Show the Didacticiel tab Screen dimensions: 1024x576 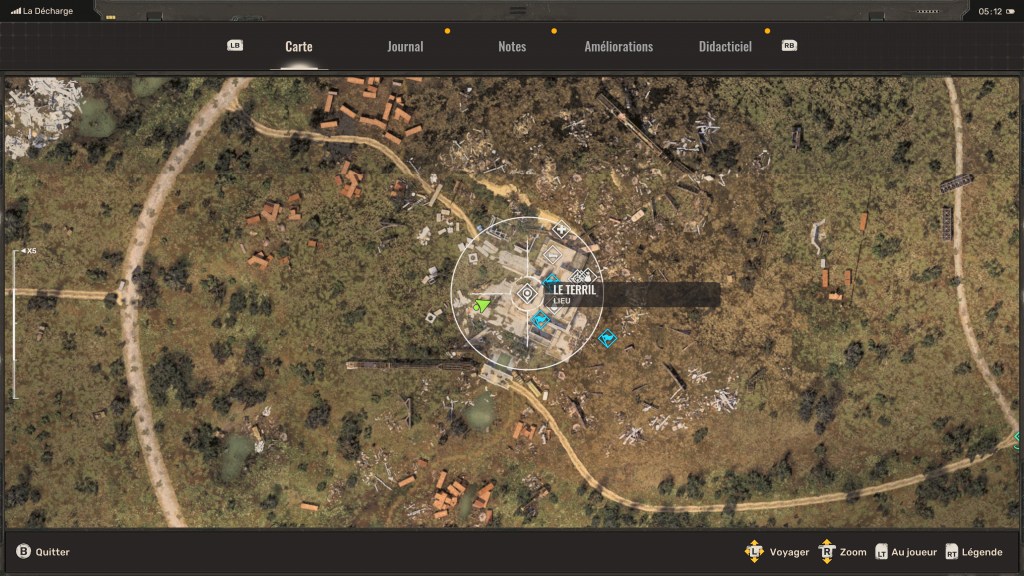725,47
